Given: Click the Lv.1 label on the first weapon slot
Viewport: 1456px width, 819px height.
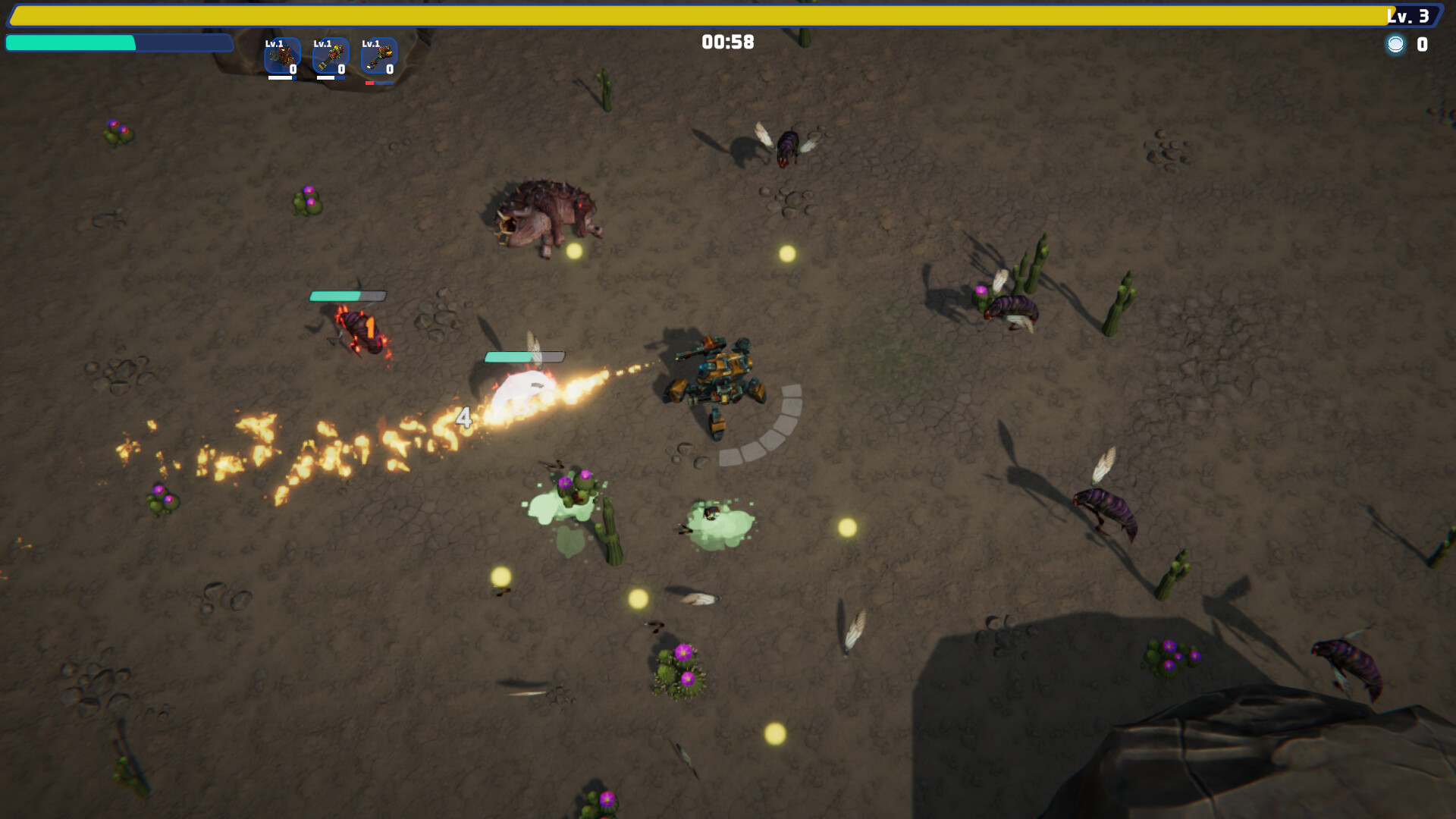Looking at the screenshot, I should click(273, 44).
